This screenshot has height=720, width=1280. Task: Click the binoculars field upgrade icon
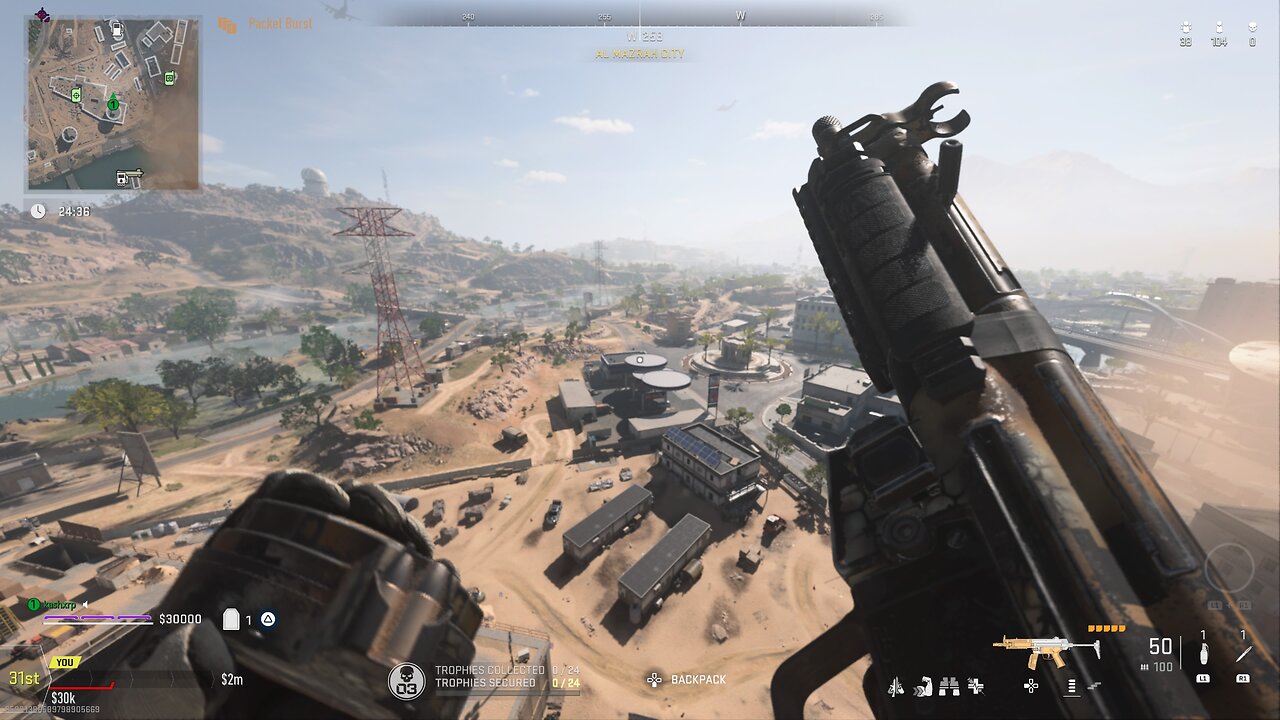(949, 687)
